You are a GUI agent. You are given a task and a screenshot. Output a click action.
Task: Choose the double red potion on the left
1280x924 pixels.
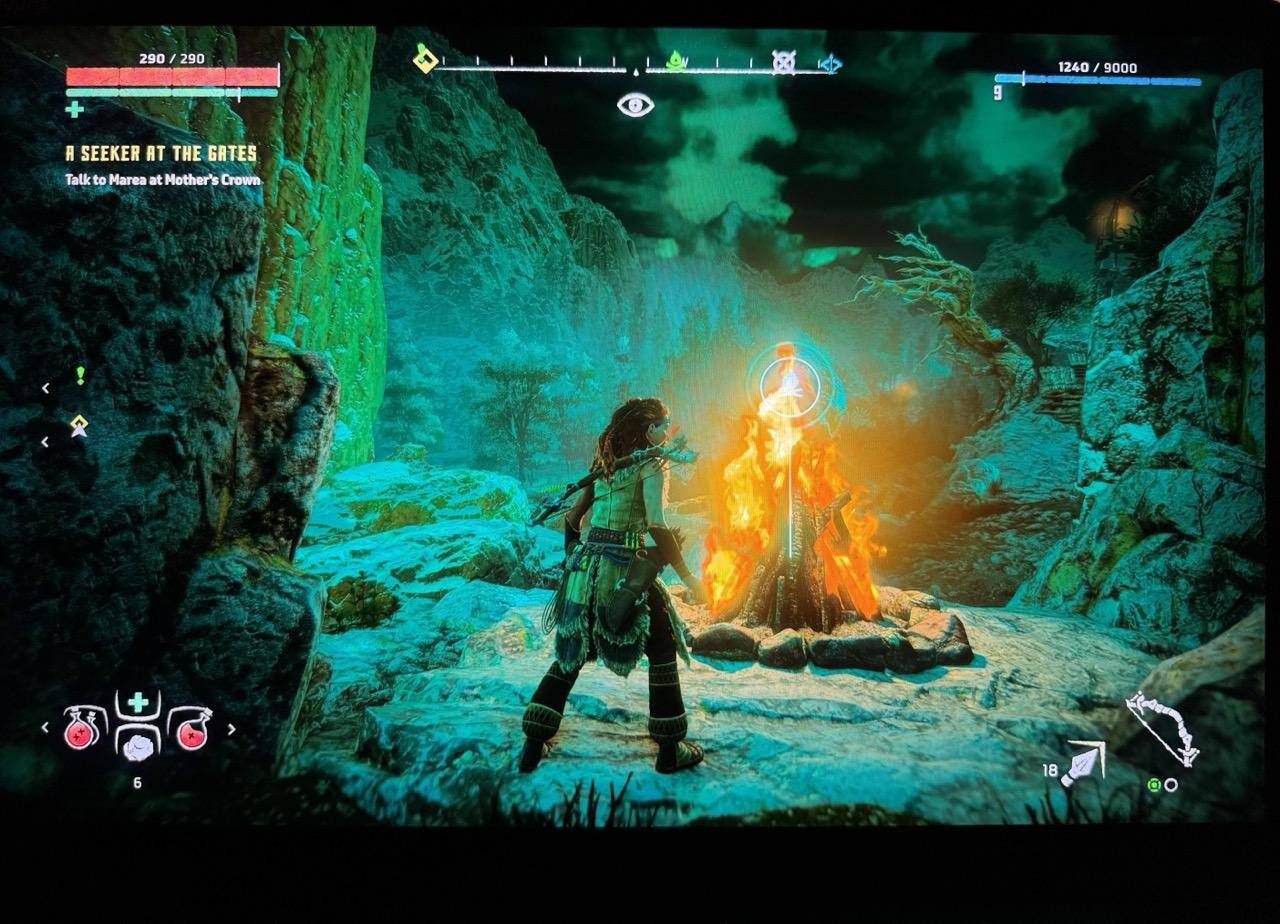click(x=84, y=729)
